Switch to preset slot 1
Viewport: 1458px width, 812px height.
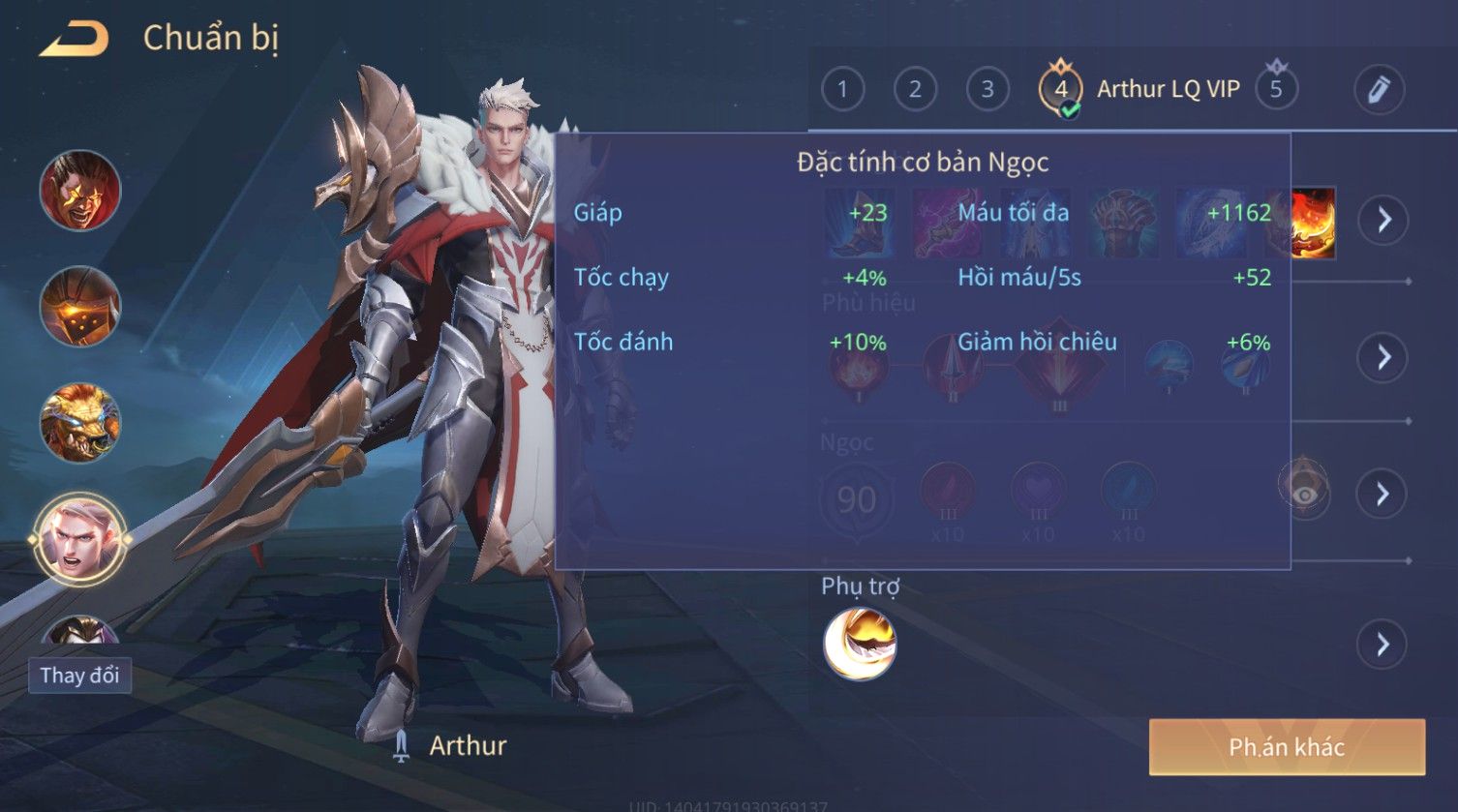click(x=842, y=90)
